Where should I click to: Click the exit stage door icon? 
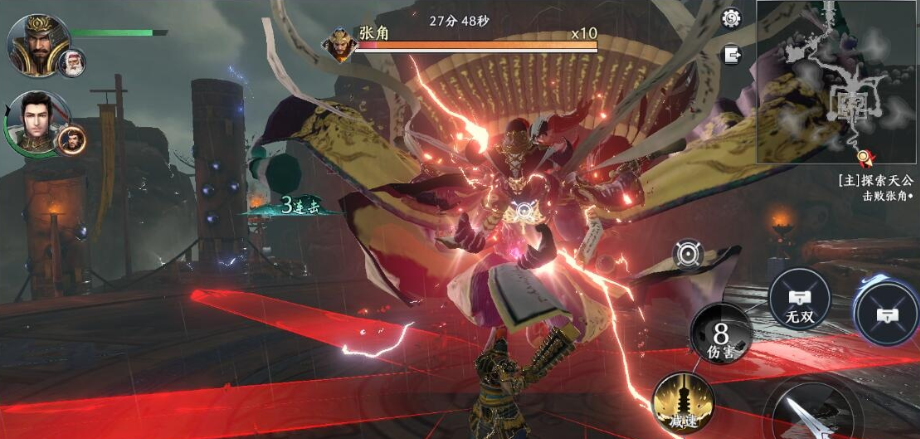coord(732,54)
